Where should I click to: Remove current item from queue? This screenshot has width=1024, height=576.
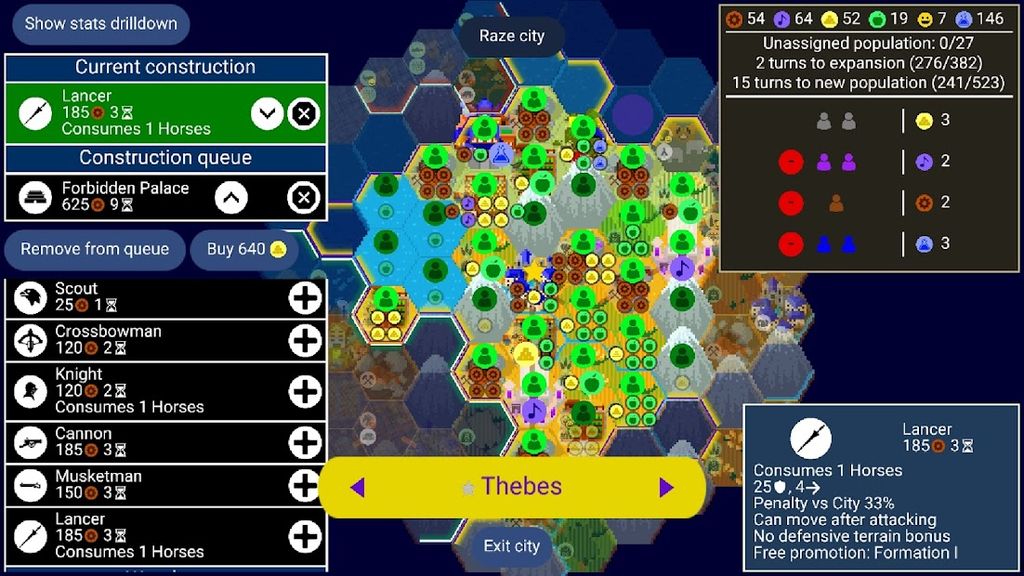click(94, 249)
